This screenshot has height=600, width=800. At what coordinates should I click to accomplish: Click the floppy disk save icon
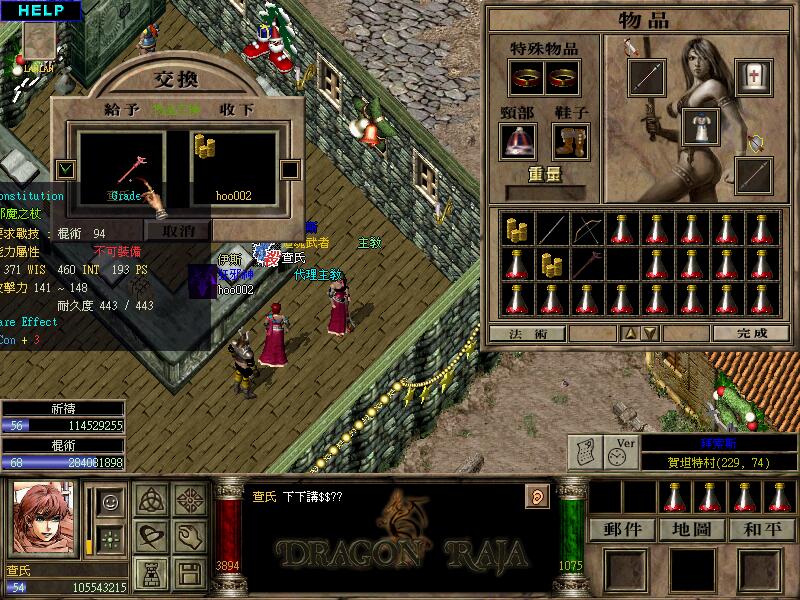189,573
